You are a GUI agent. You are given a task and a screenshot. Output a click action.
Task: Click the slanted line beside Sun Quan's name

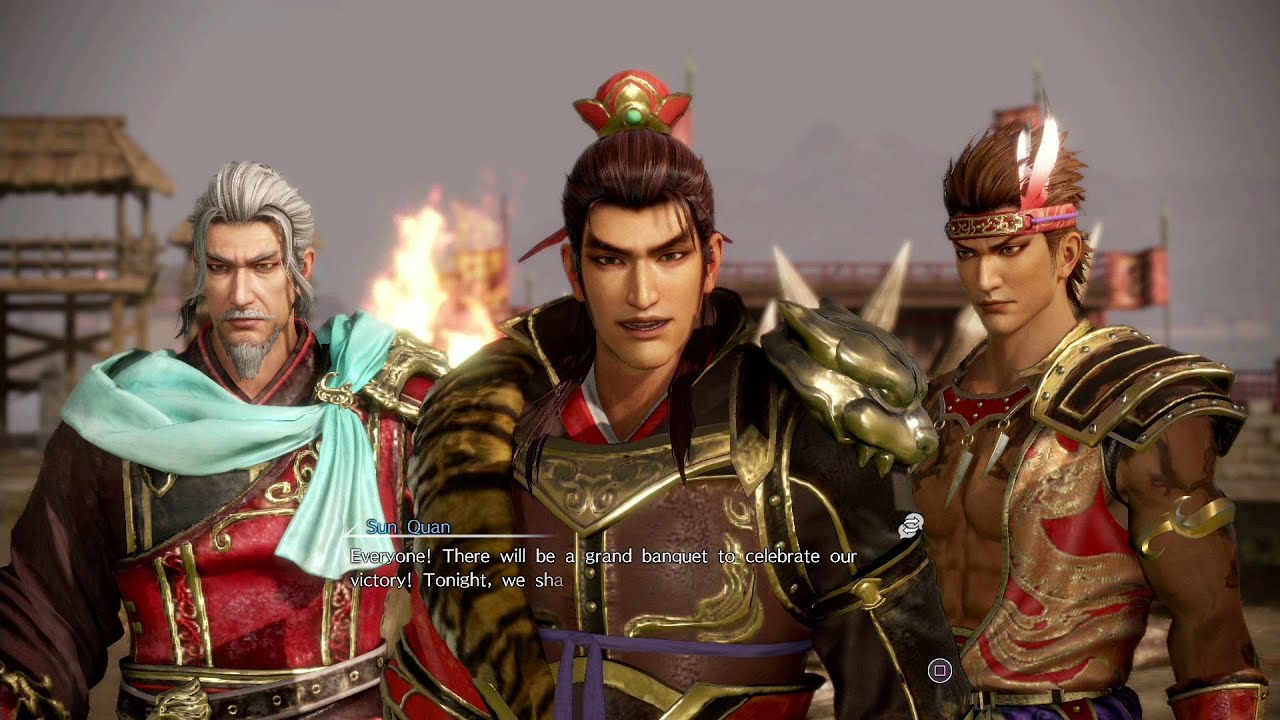352,530
